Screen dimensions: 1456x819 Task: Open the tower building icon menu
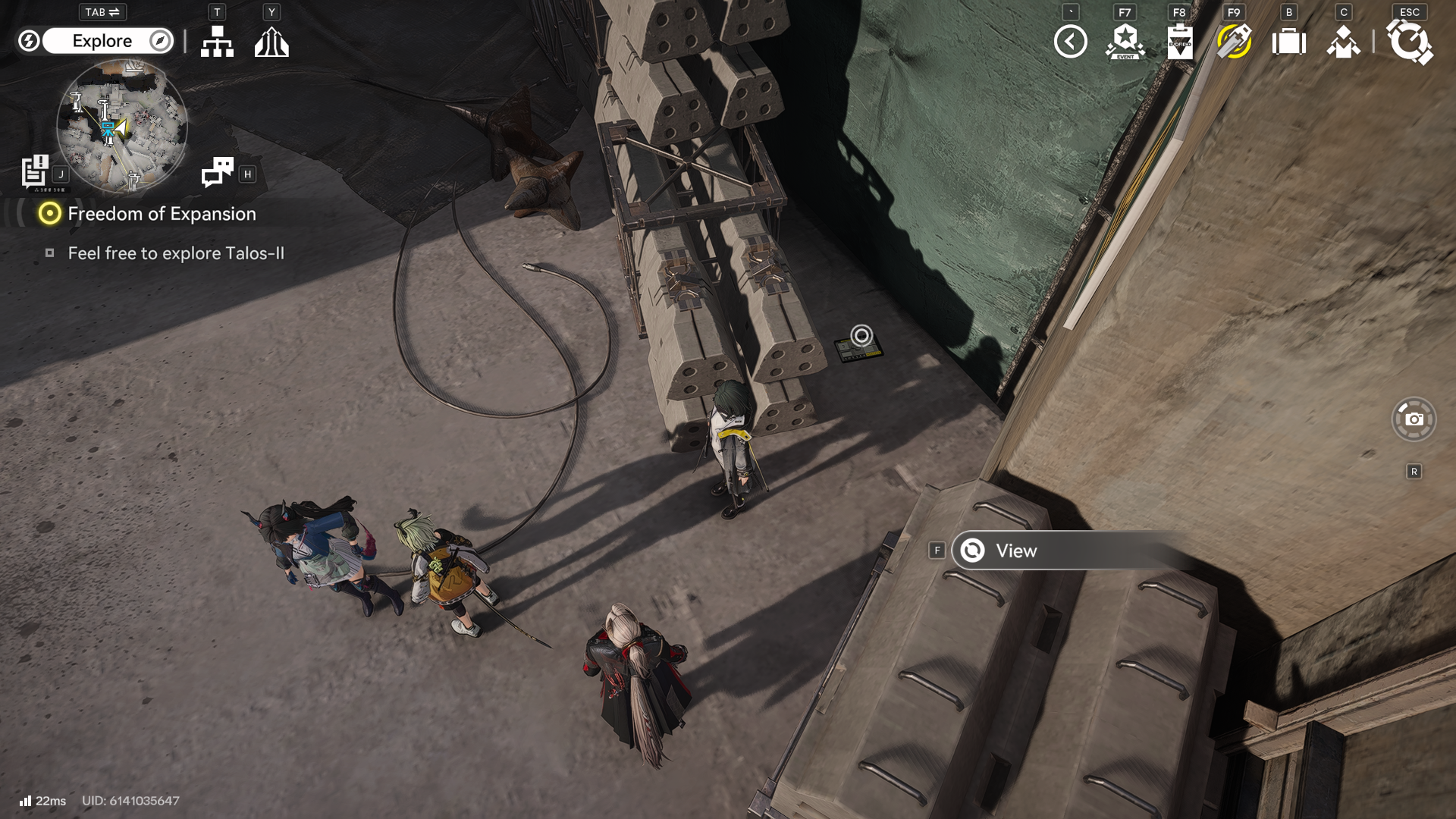pyautogui.click(x=271, y=42)
